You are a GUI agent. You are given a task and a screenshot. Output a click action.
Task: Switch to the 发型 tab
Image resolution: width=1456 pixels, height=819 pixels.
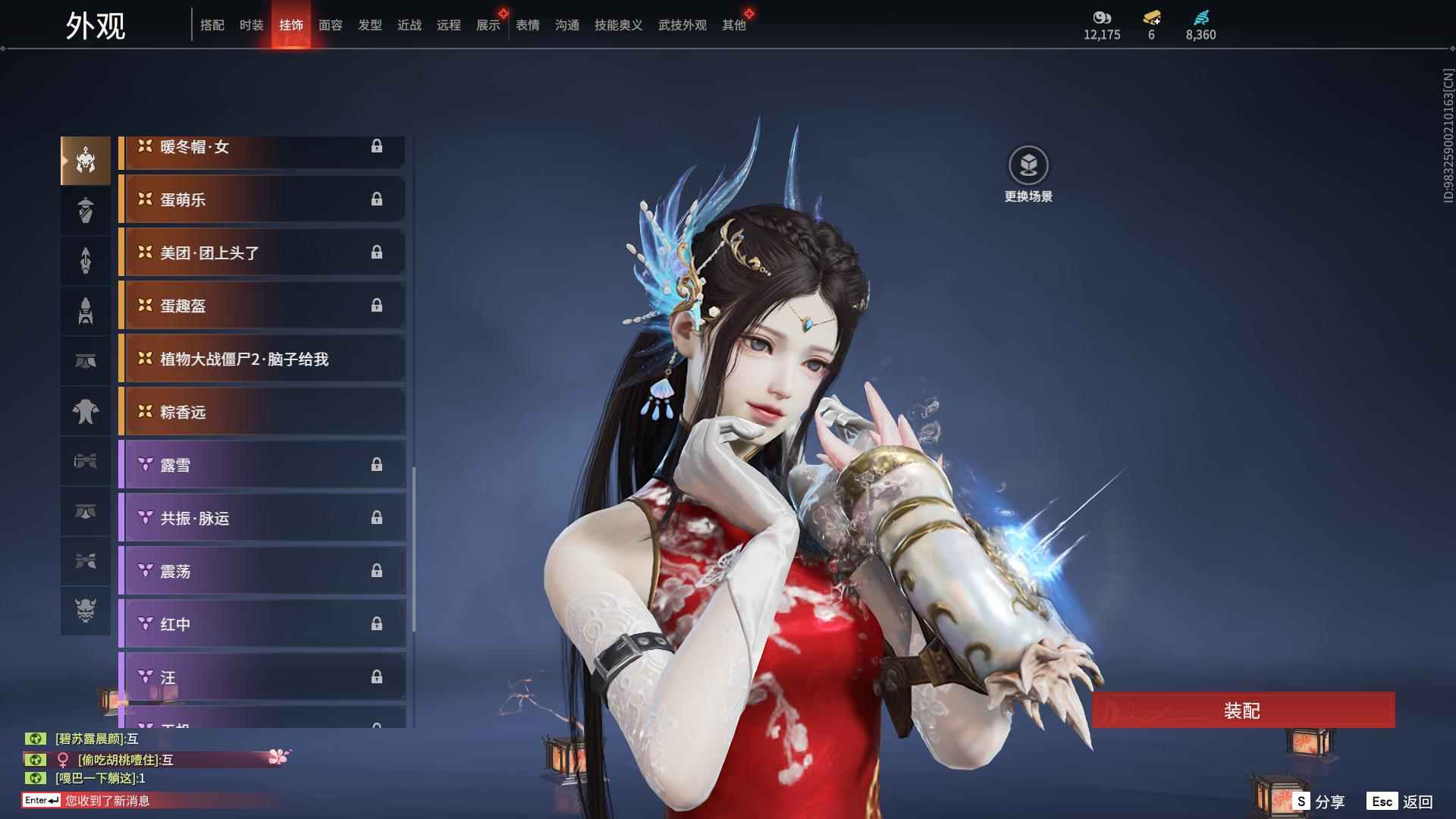(369, 24)
